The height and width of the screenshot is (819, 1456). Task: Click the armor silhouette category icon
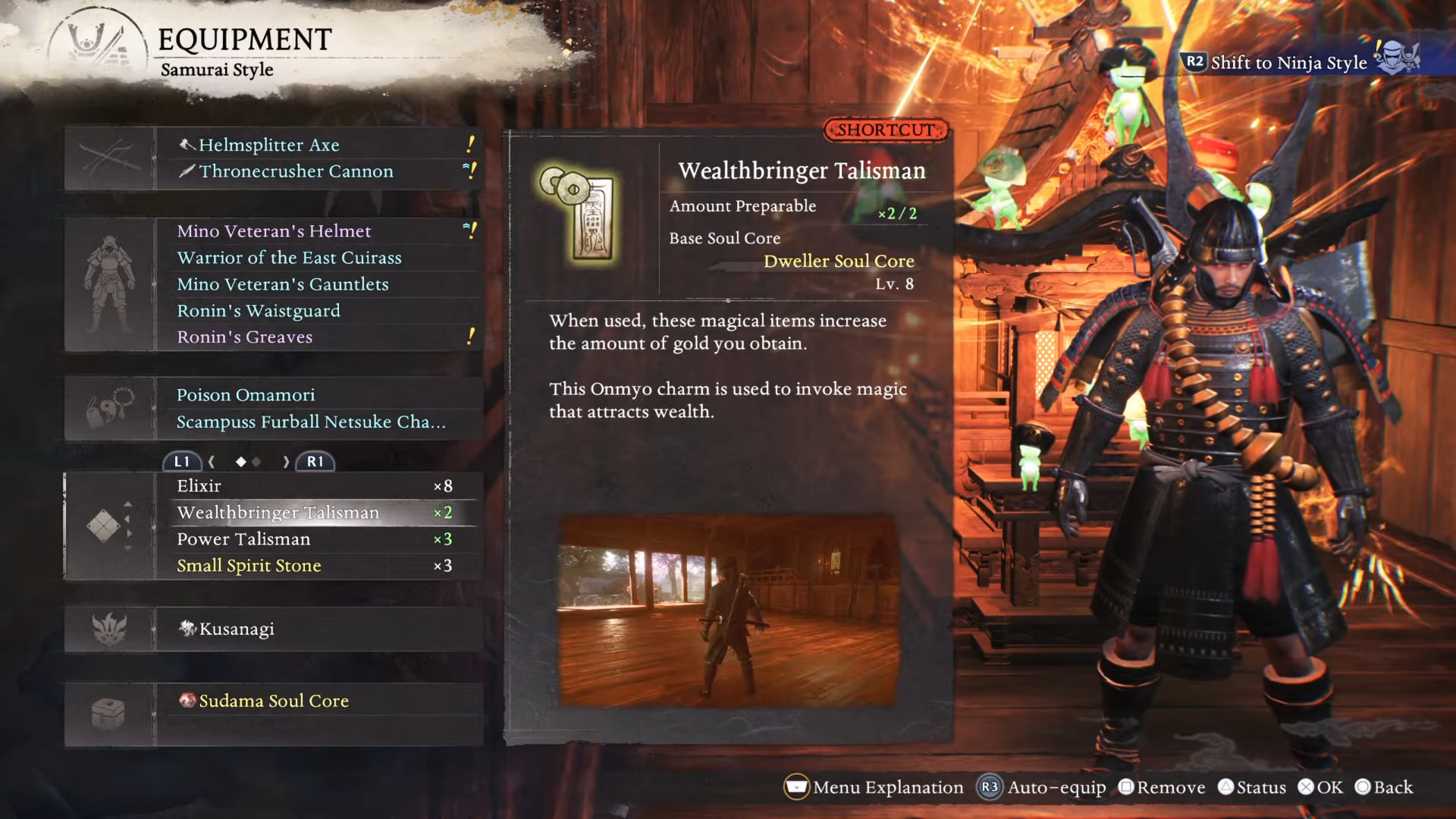tap(110, 284)
